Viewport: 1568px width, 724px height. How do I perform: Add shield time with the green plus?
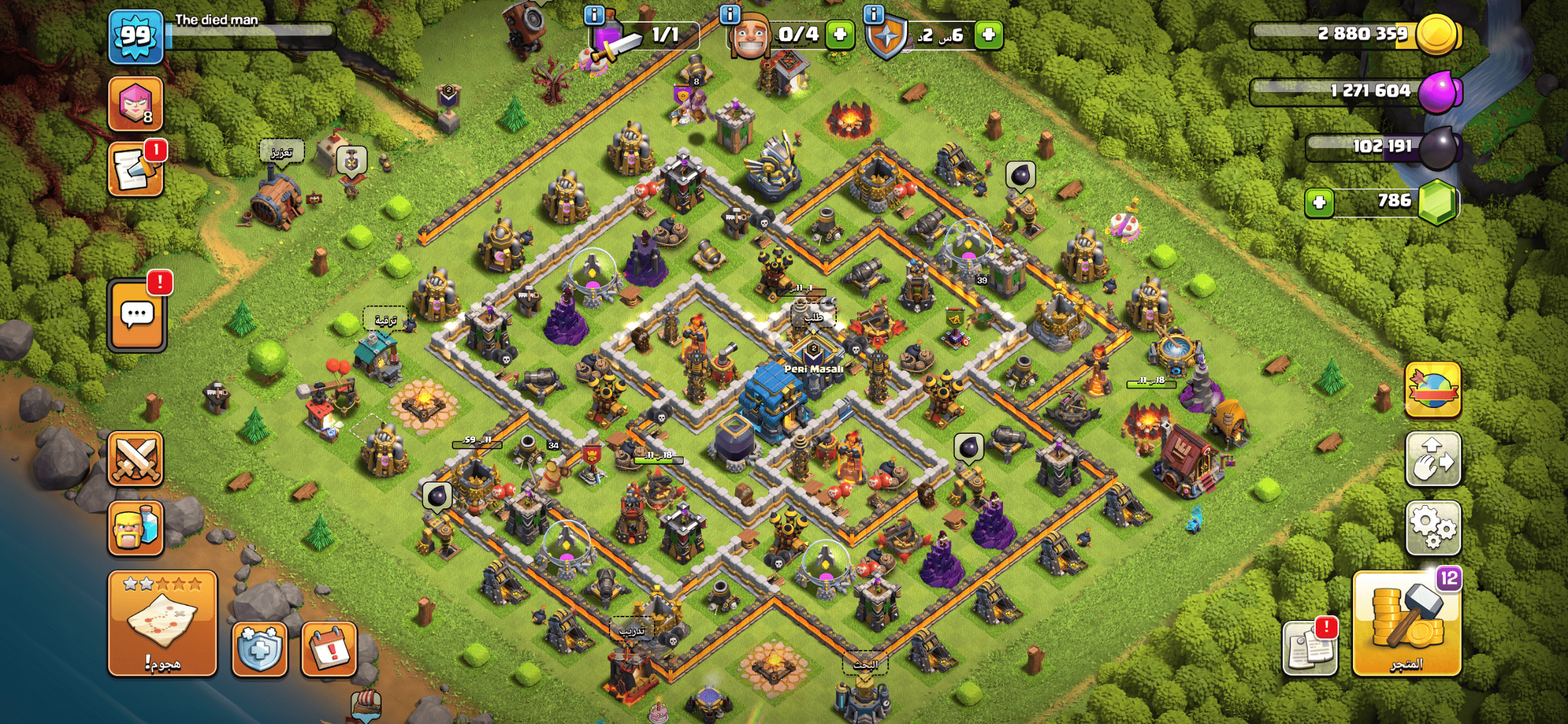[989, 34]
